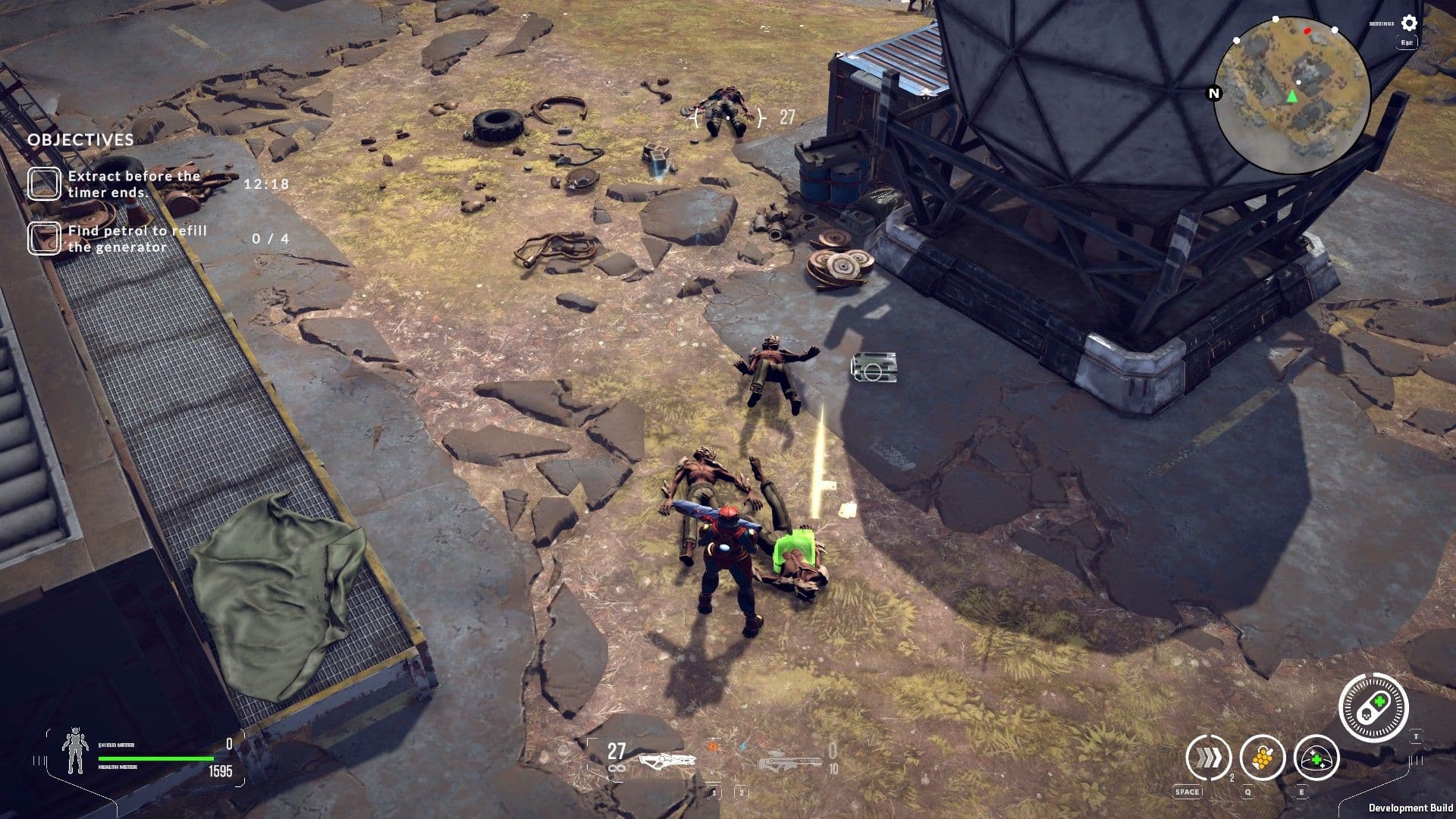Switch to weapon slot 2
Screen dimensions: 1456x819
click(742, 792)
